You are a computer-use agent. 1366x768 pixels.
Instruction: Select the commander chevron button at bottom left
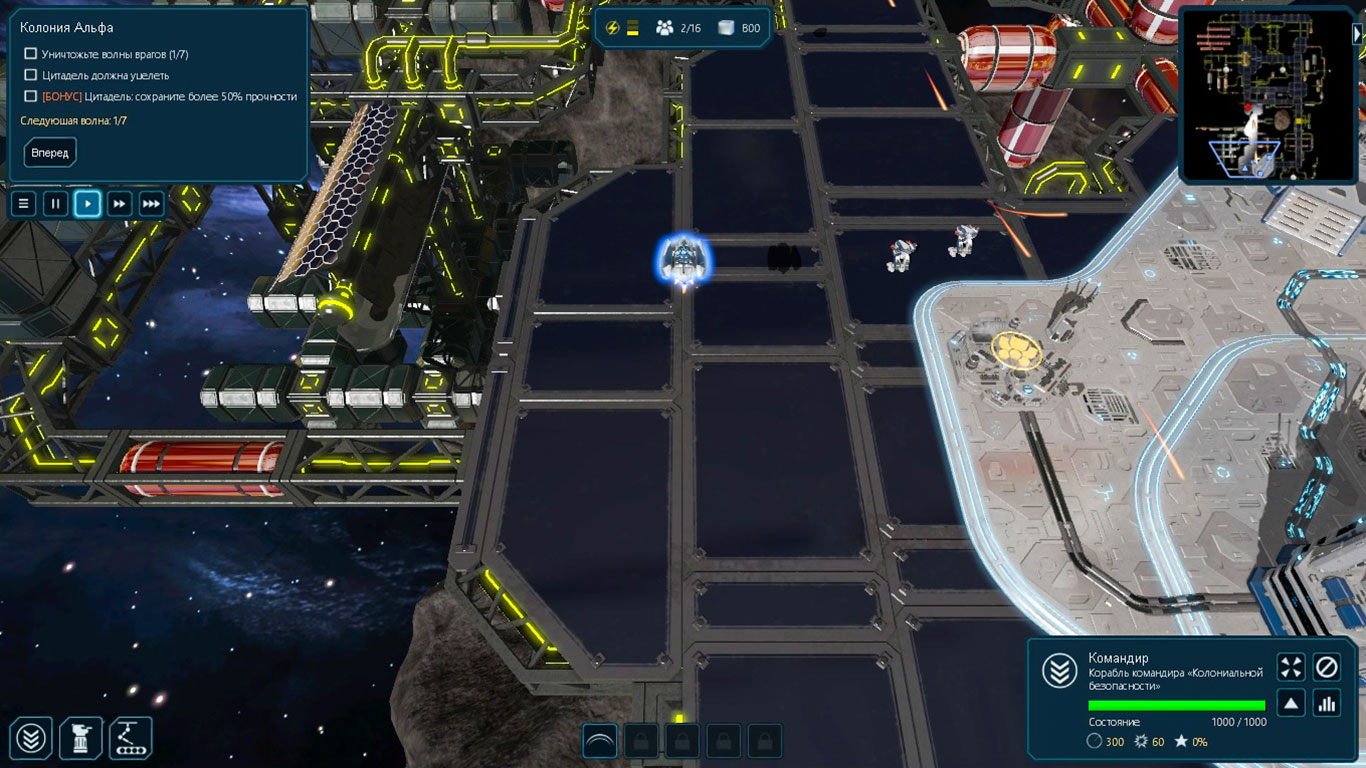[x=33, y=739]
